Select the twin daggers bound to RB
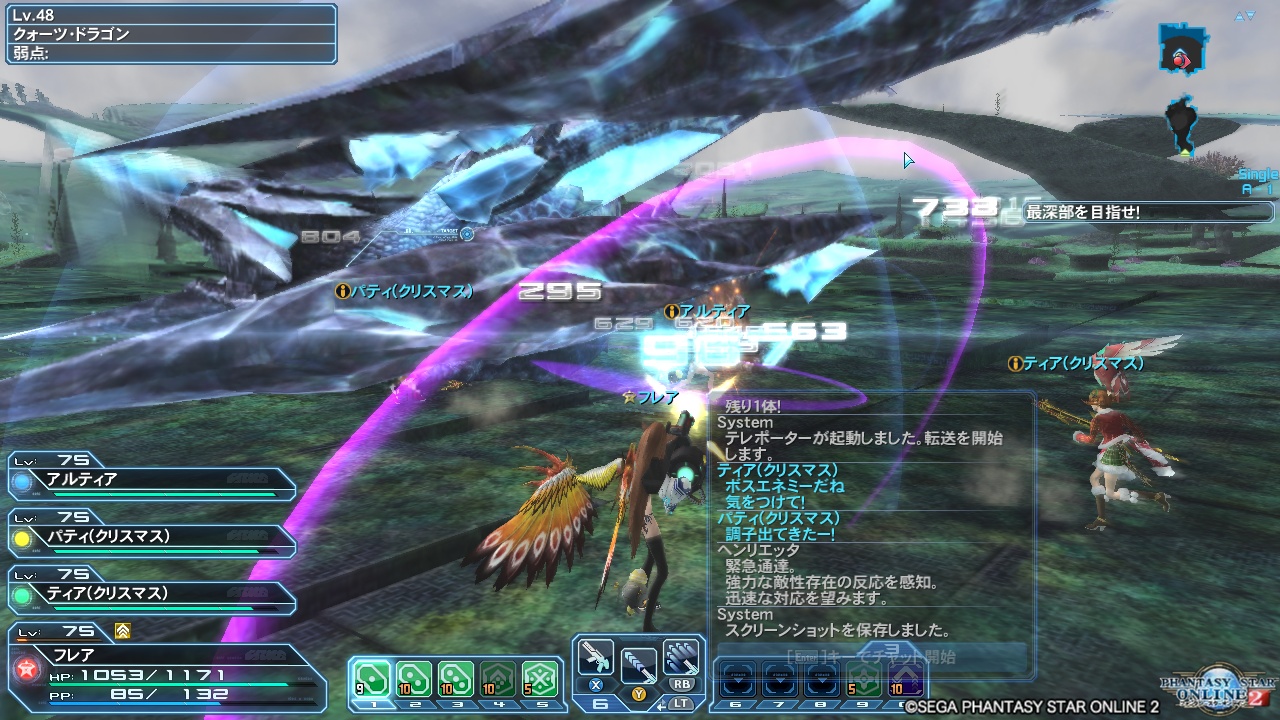Image resolution: width=1280 pixels, height=720 pixels. (681, 655)
